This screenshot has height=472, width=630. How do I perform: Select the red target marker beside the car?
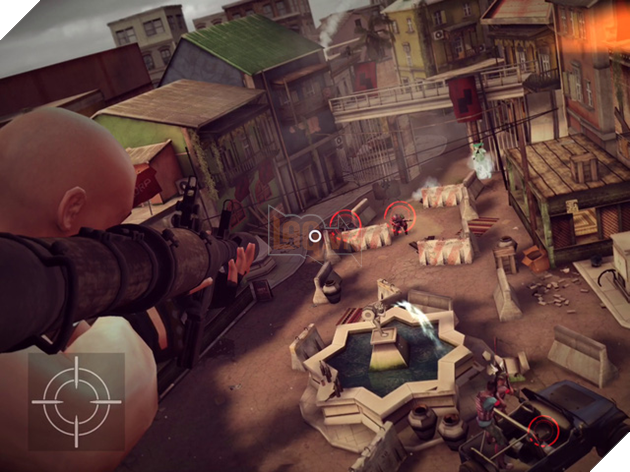coord(543,431)
